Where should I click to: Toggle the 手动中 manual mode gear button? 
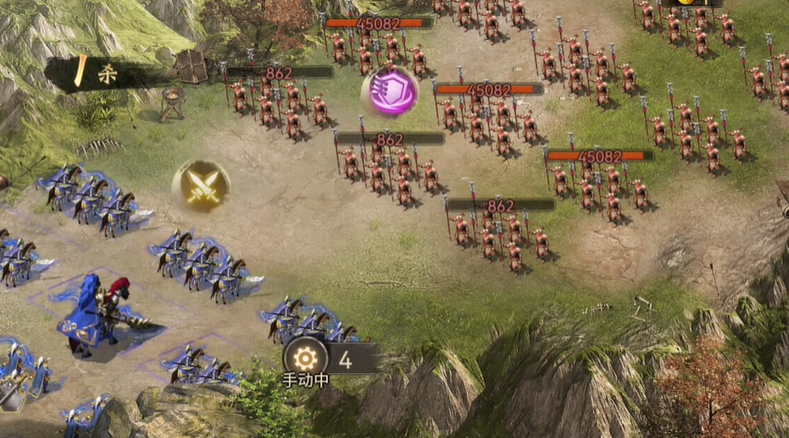click(304, 359)
